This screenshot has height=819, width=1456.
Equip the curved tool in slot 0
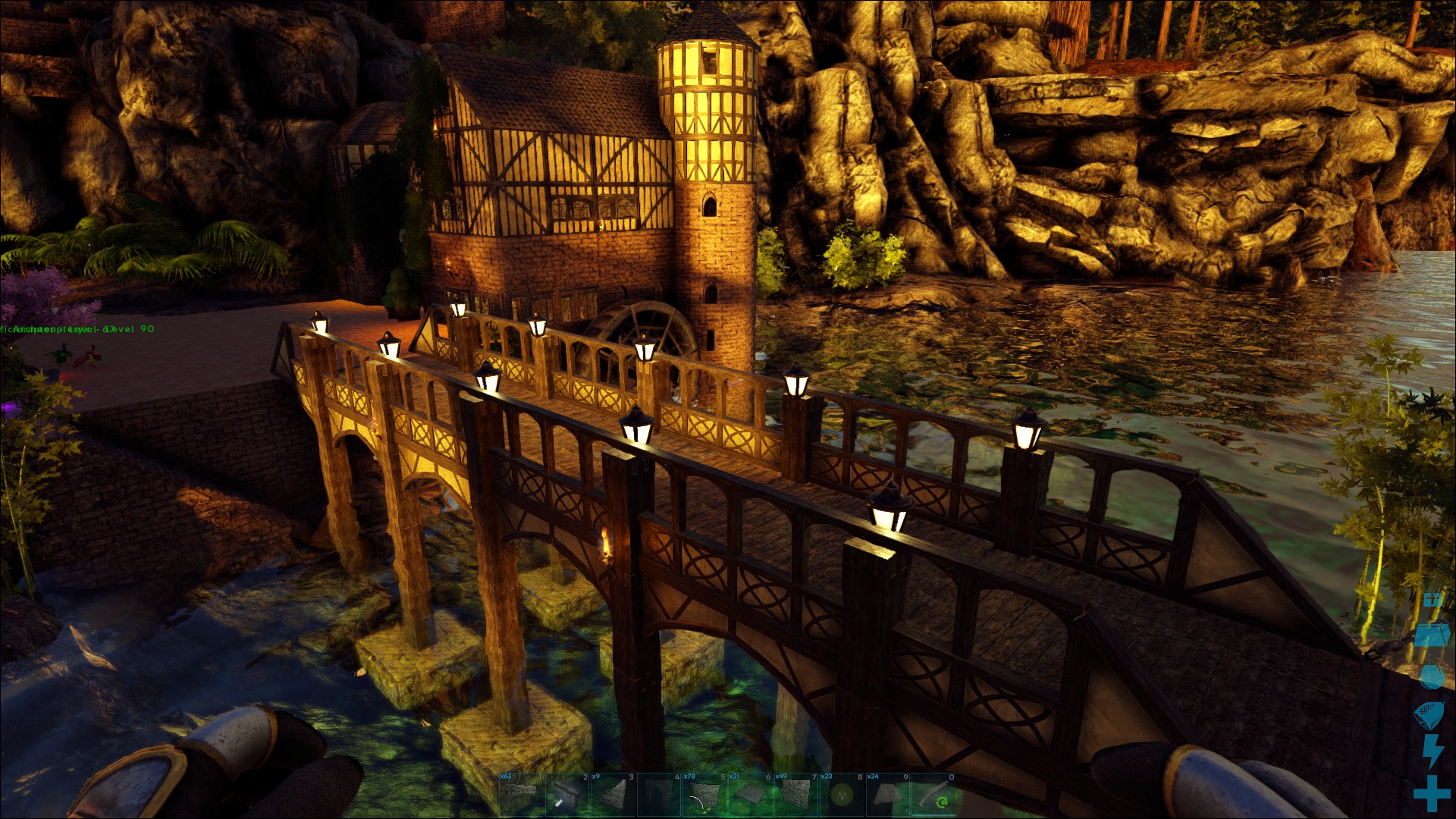point(933,795)
